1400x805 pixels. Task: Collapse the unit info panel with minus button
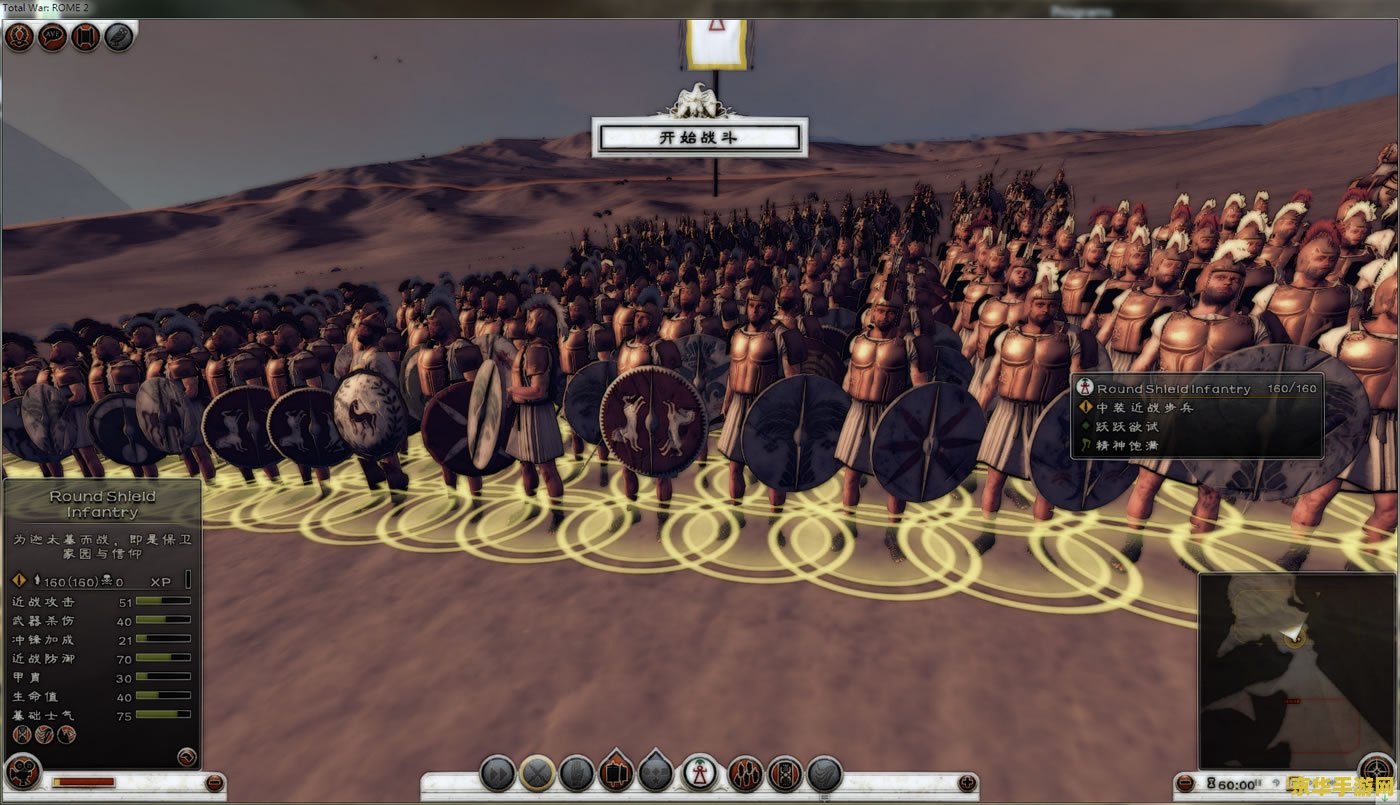[213, 783]
